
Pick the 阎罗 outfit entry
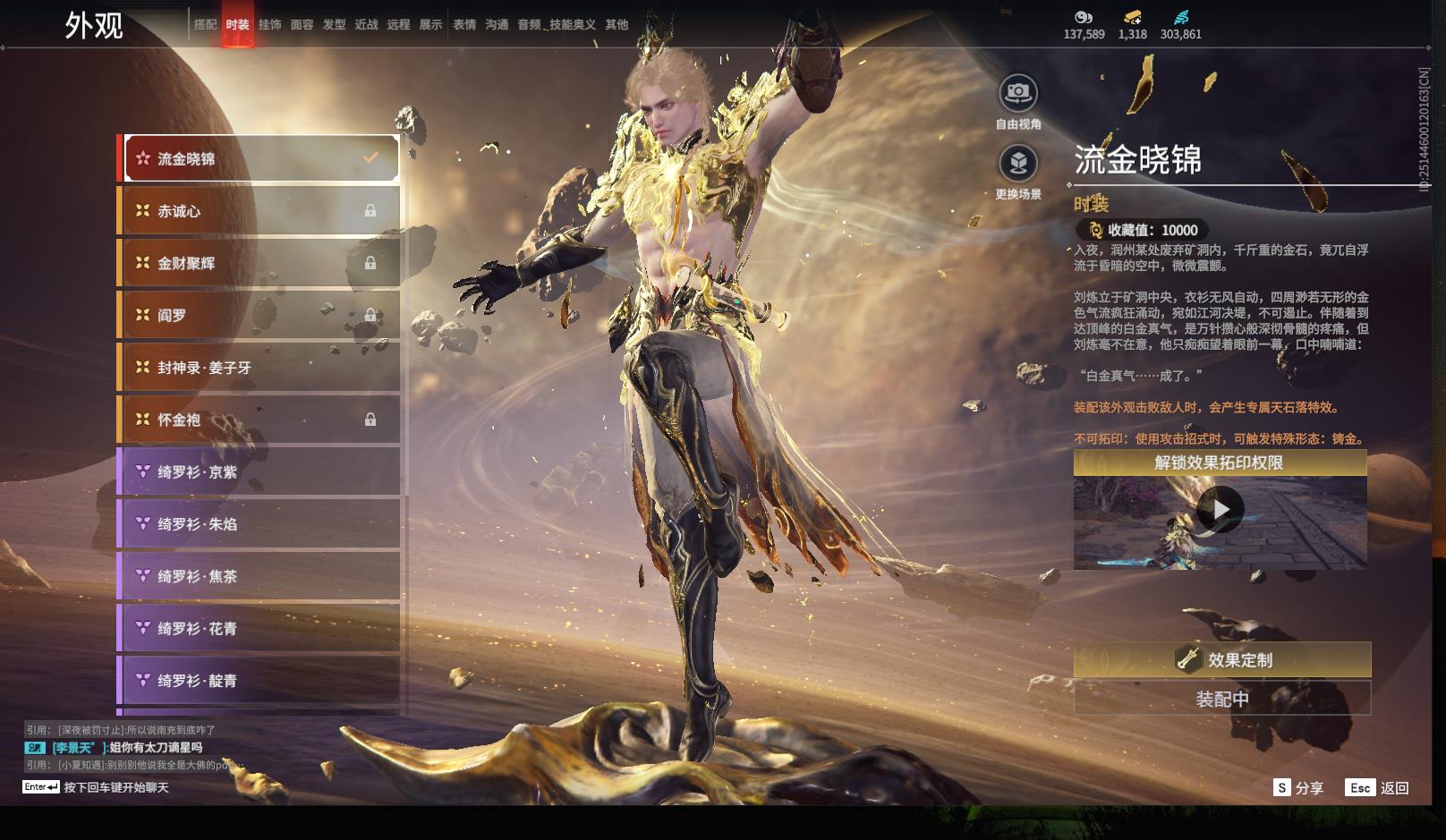(x=259, y=315)
